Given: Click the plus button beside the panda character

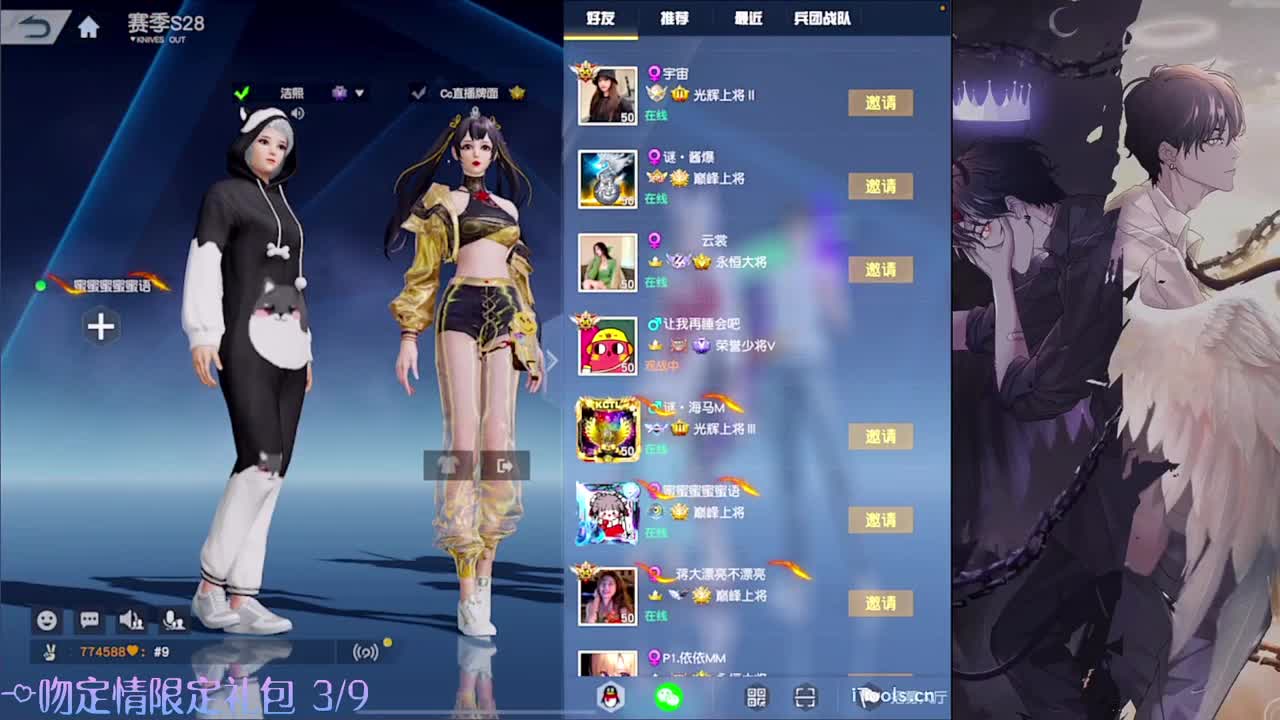Looking at the screenshot, I should (100, 327).
